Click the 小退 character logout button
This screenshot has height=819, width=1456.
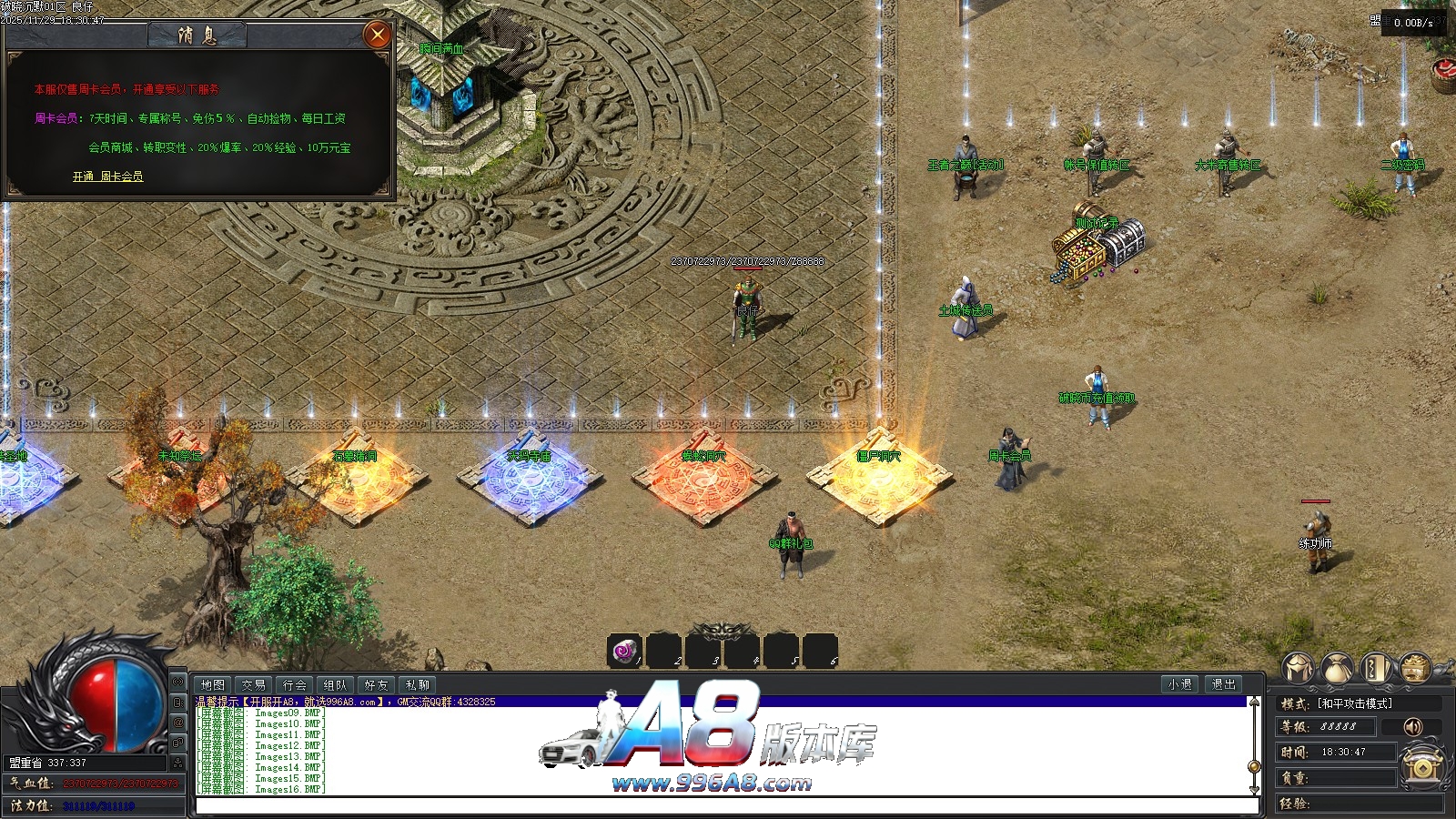coord(1180,684)
